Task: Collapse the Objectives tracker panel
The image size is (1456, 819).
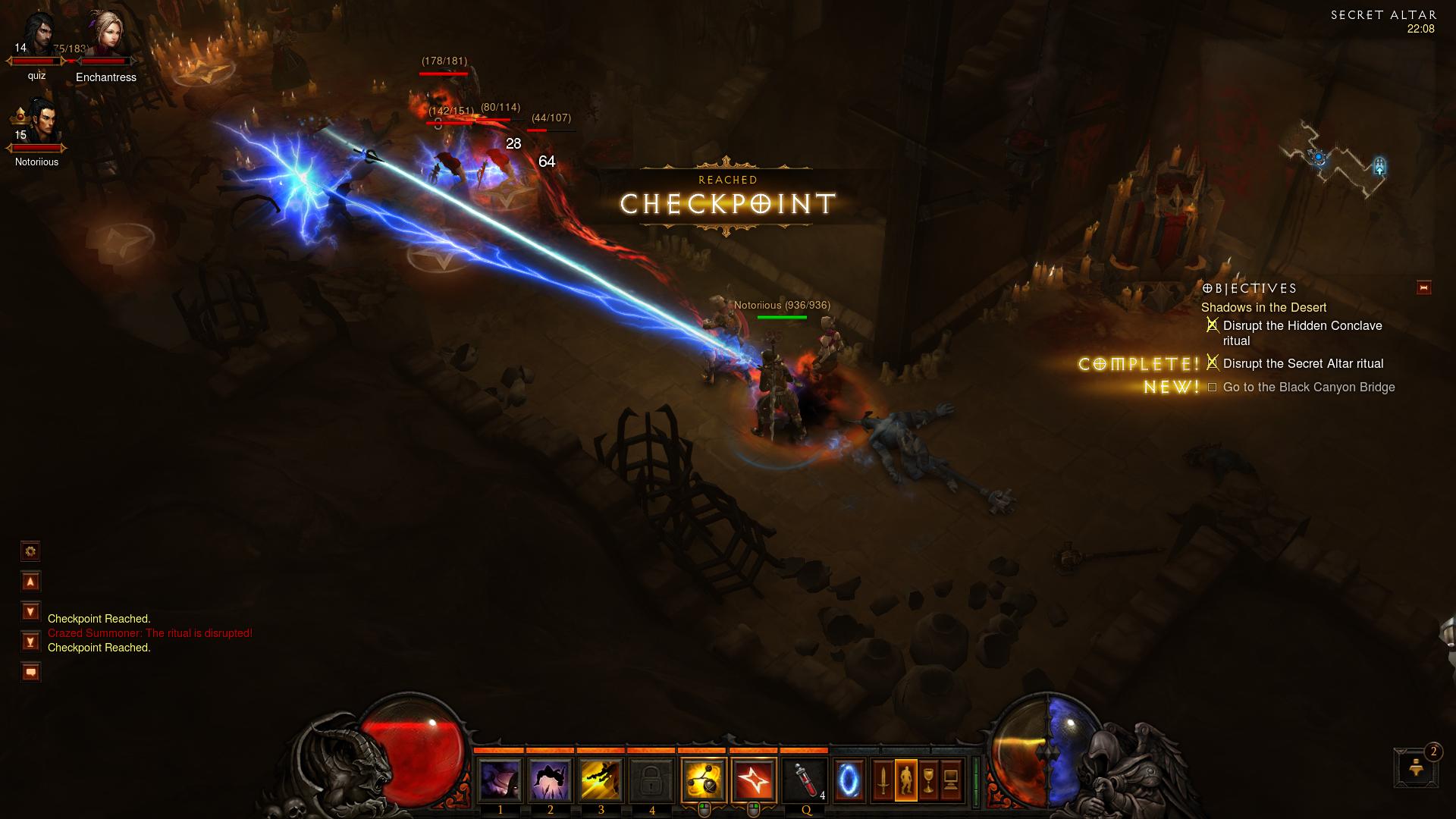Action: coord(1423,287)
